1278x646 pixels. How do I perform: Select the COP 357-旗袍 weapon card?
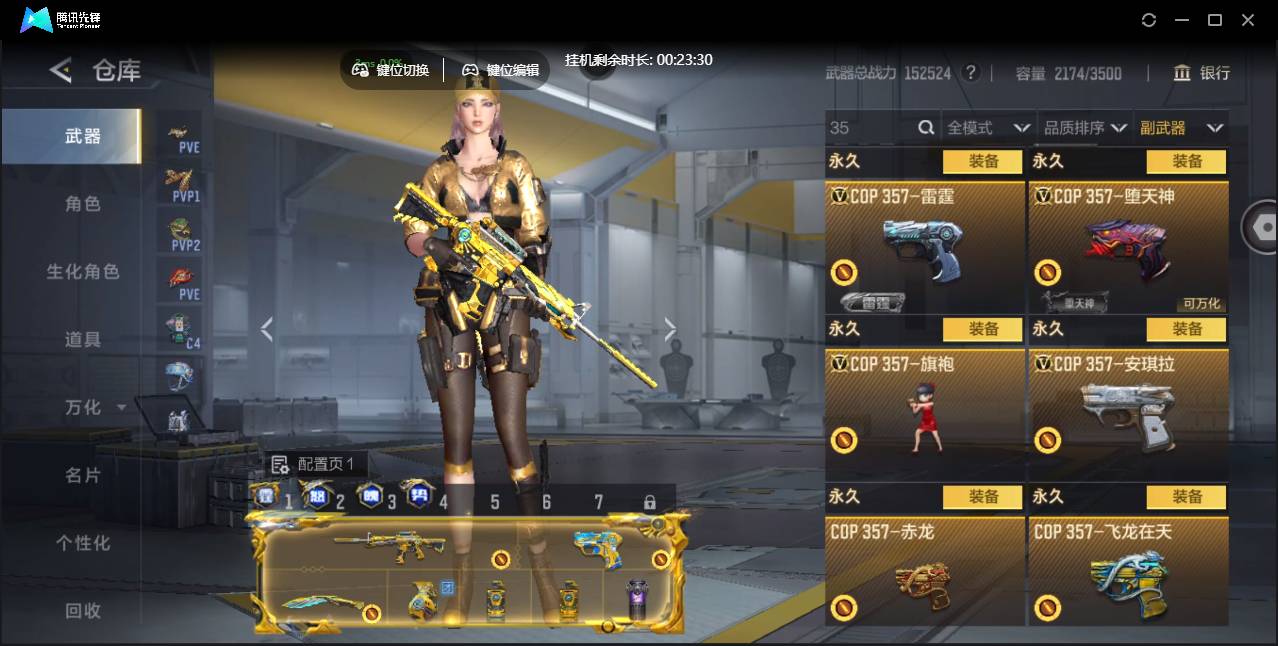925,410
